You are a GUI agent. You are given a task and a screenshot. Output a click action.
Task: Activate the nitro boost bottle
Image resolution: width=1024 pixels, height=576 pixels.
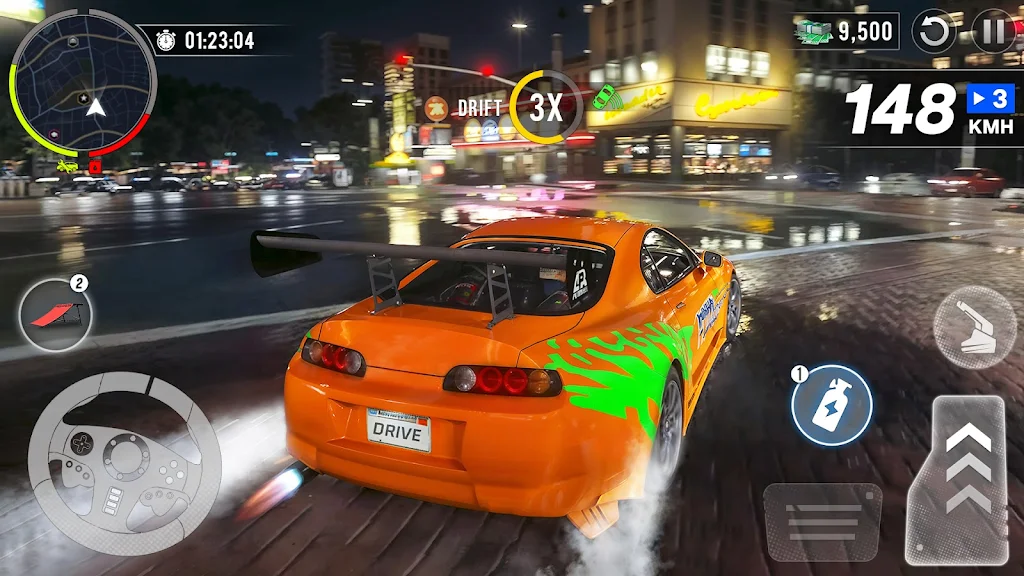(832, 406)
